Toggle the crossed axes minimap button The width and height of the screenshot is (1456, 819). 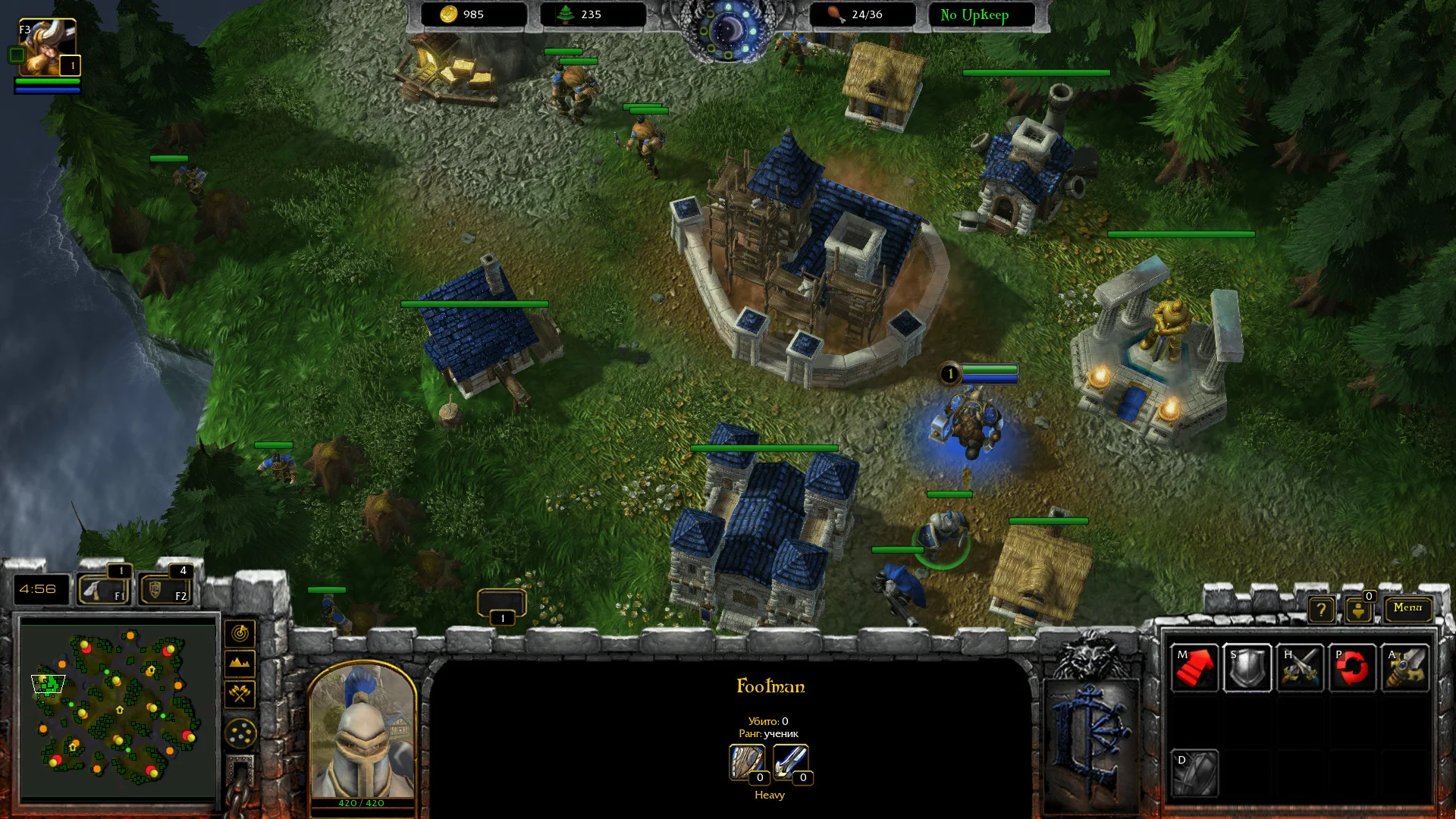click(240, 693)
